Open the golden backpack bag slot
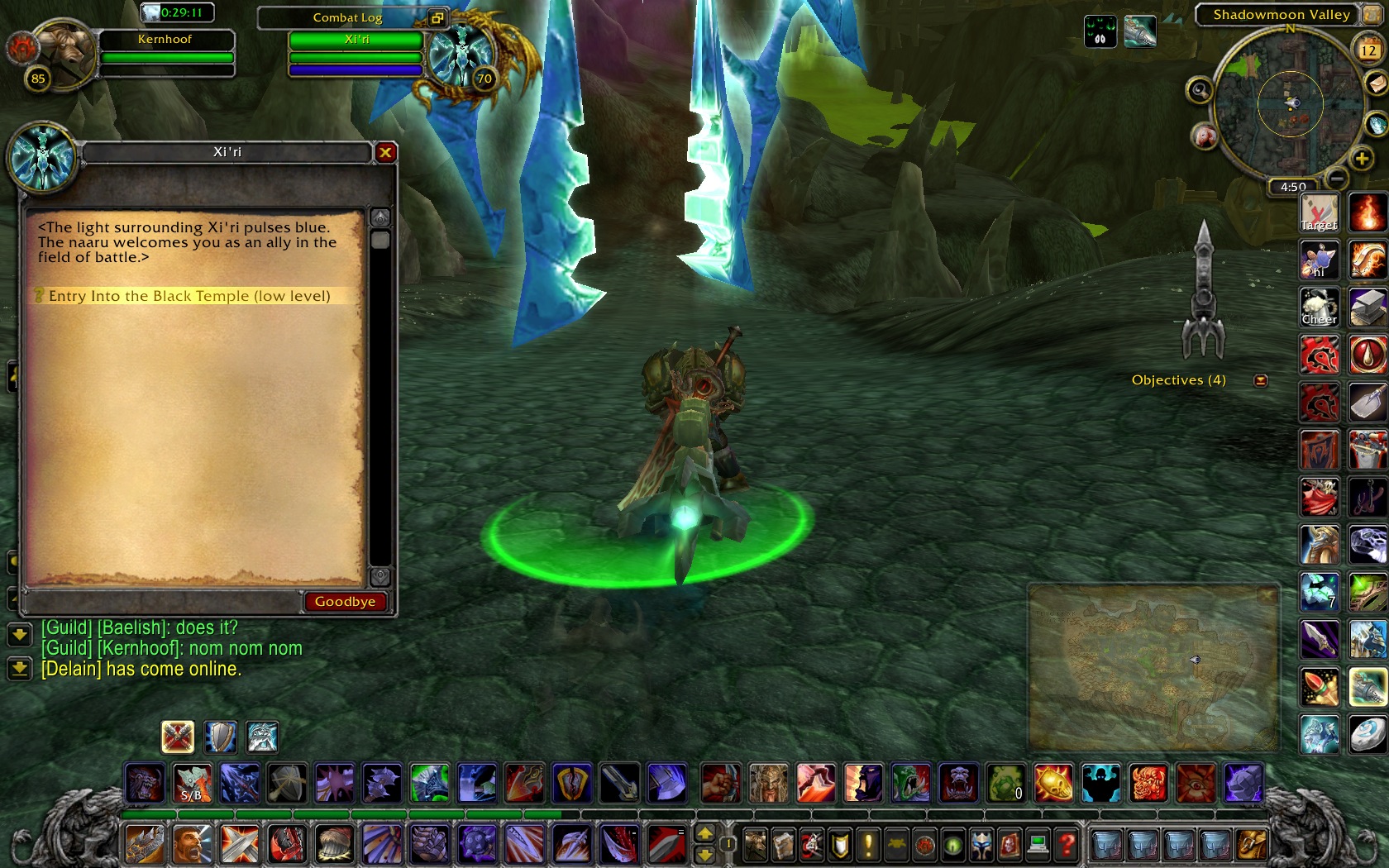This screenshot has height=868, width=1389. 1251,845
